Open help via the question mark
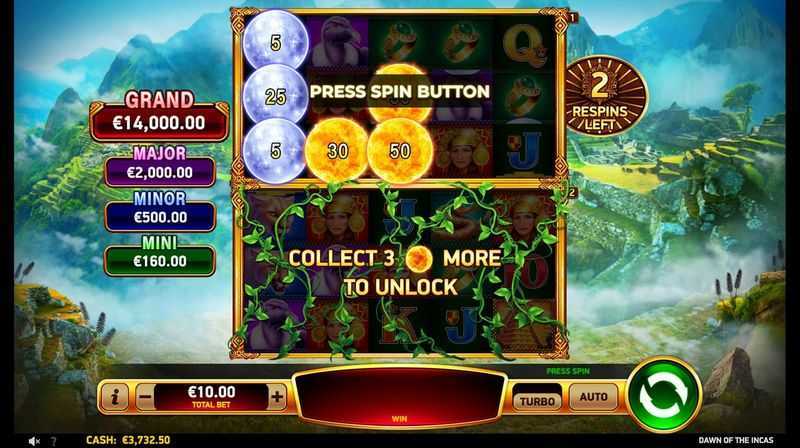The width and height of the screenshot is (800, 448). pos(55,439)
